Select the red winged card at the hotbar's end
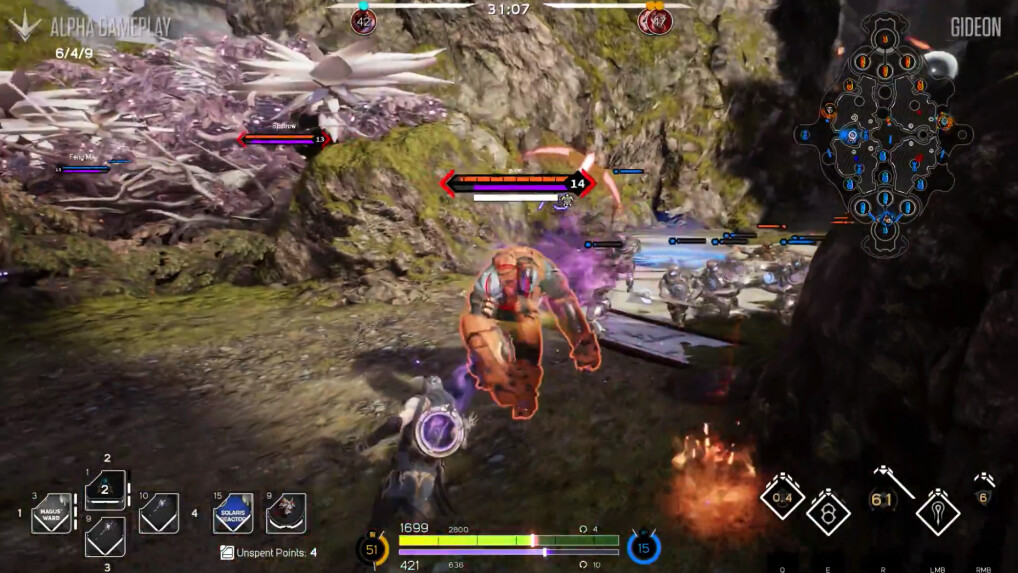Screen dimensions: 1018x573 (x=286, y=512)
